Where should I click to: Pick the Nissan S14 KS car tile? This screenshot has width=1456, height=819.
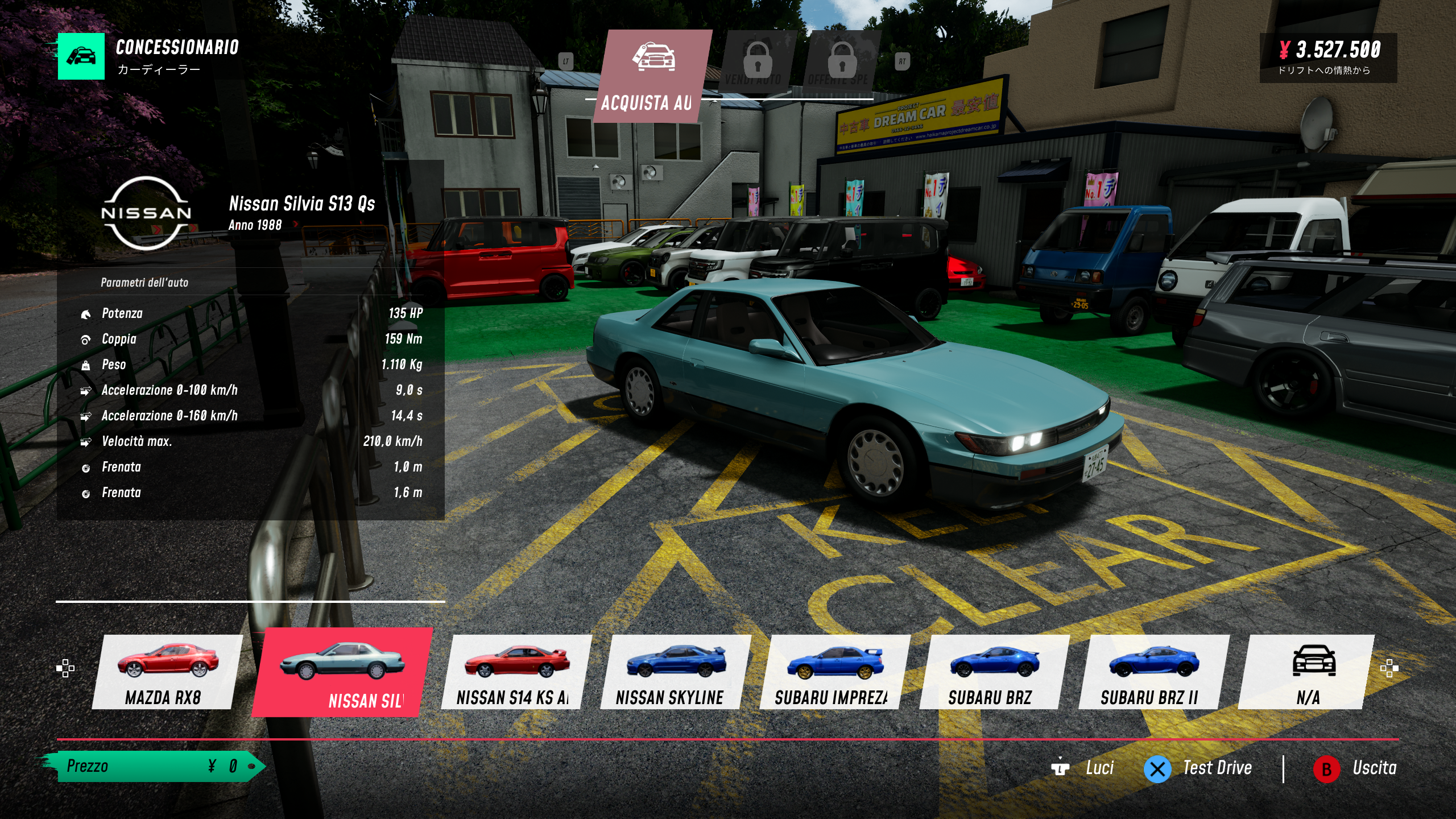click(x=514, y=672)
